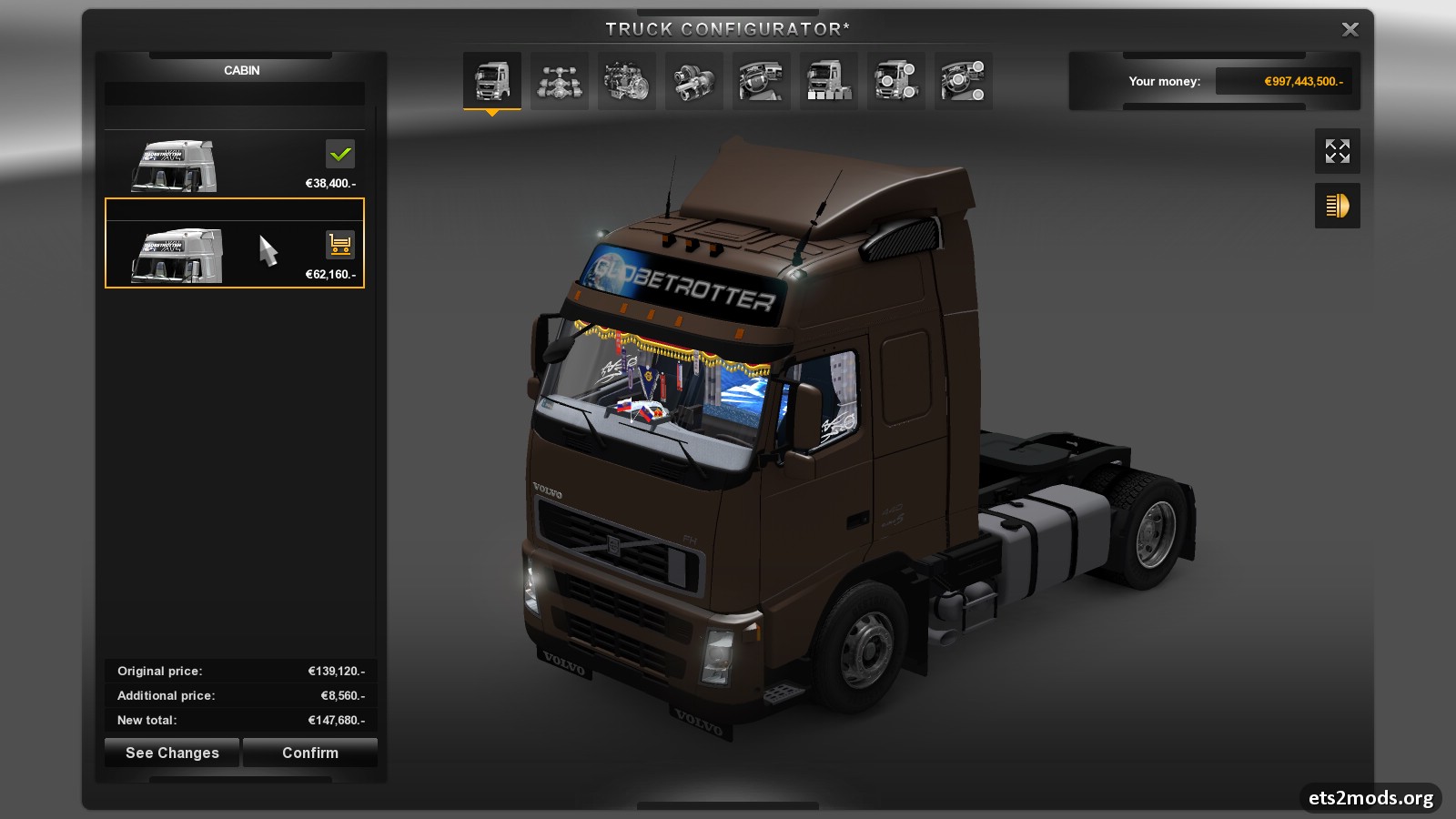Click the See Changes button
Image resolution: width=1456 pixels, height=819 pixels.
pyautogui.click(x=172, y=753)
